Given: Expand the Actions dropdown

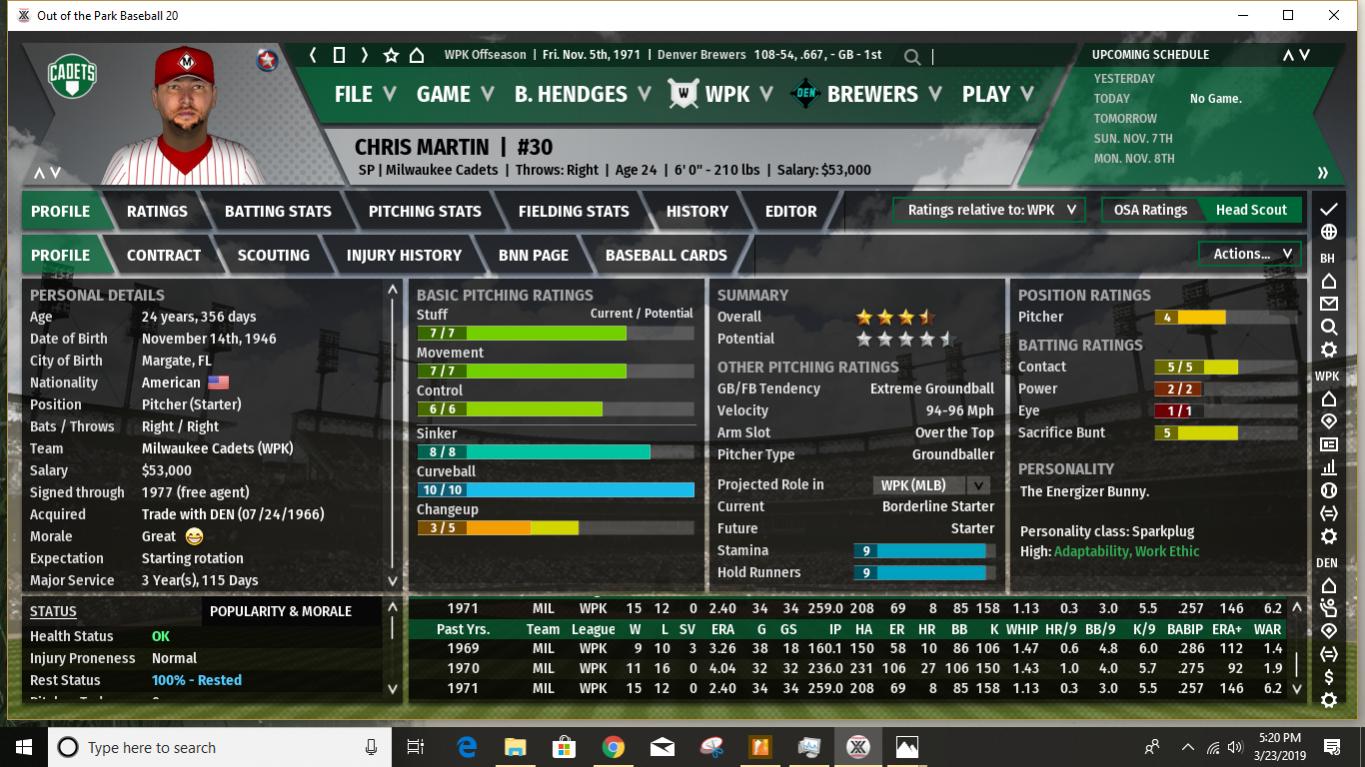Looking at the screenshot, I should pos(1251,254).
